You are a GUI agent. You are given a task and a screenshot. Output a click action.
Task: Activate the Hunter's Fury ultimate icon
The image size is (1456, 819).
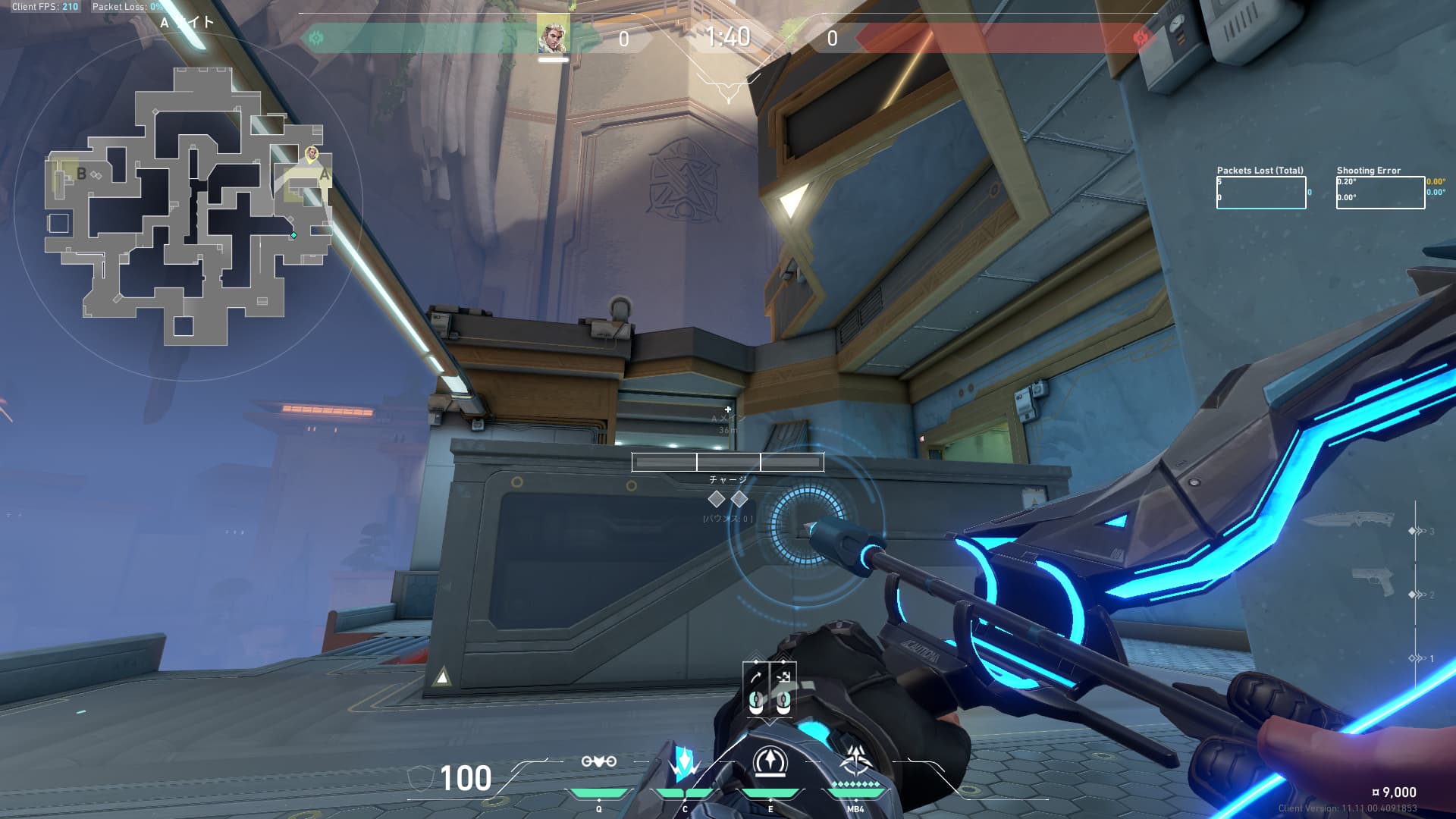tap(856, 760)
